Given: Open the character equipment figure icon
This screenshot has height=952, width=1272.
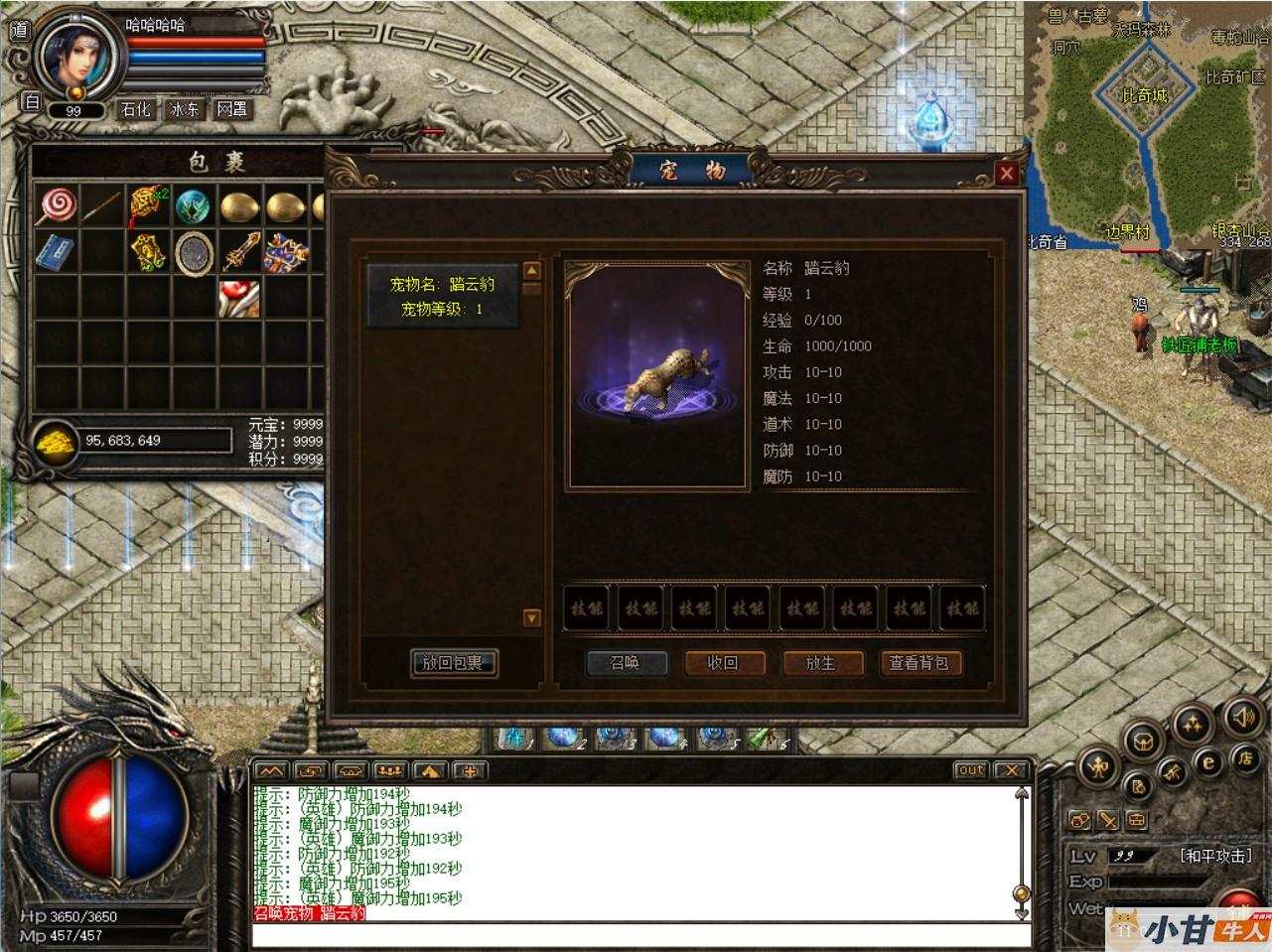Looking at the screenshot, I should (1098, 765).
